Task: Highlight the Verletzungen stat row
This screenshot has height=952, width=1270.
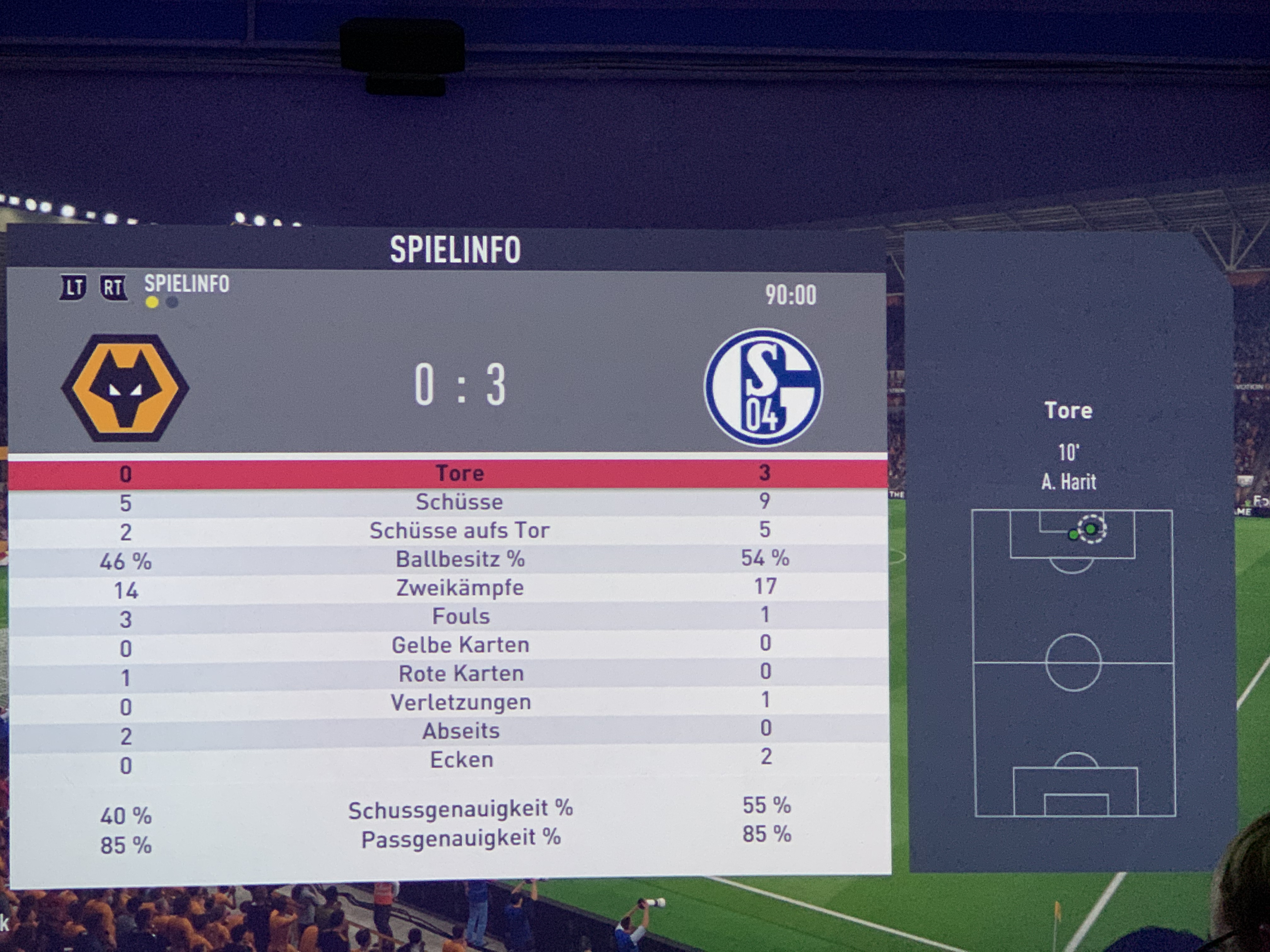Action: 461,702
